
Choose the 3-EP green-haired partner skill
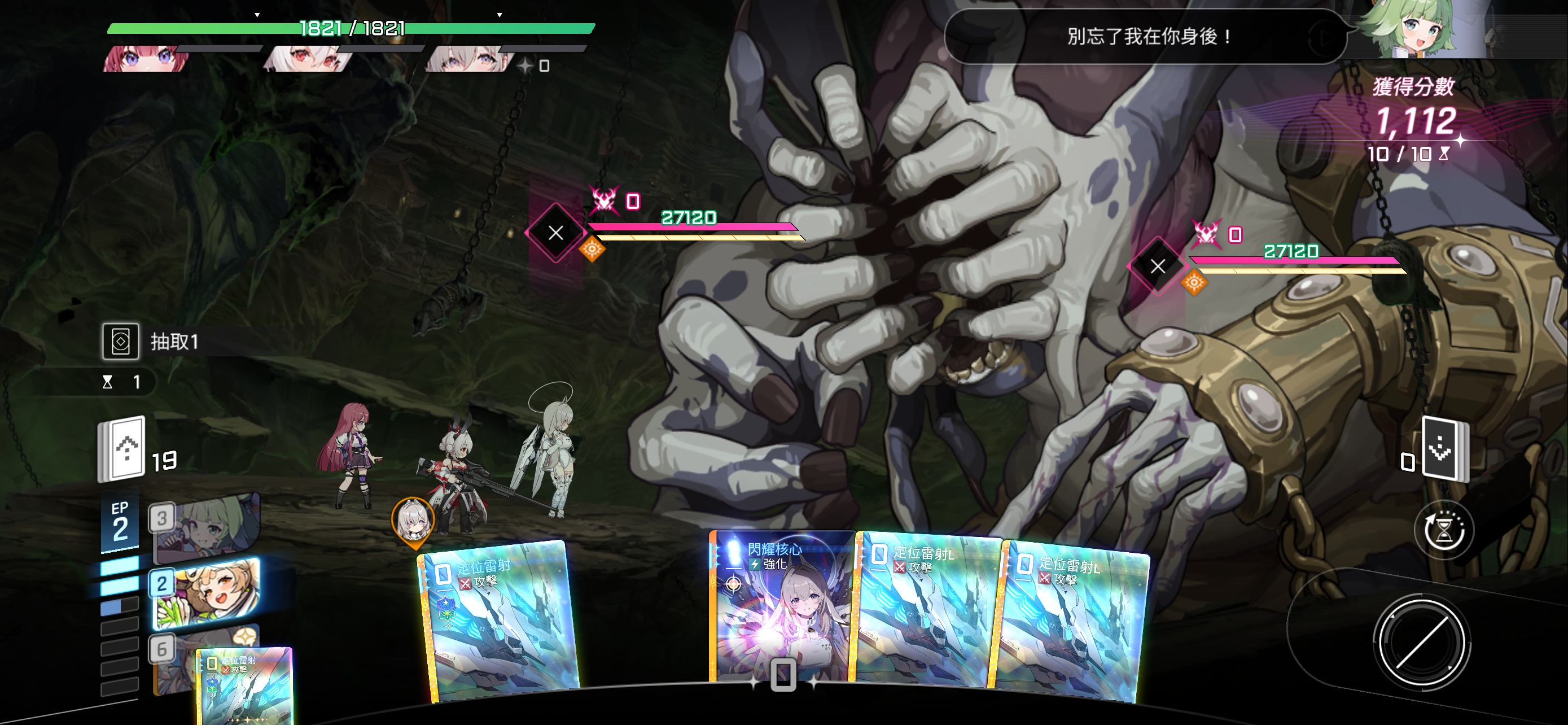207,527
